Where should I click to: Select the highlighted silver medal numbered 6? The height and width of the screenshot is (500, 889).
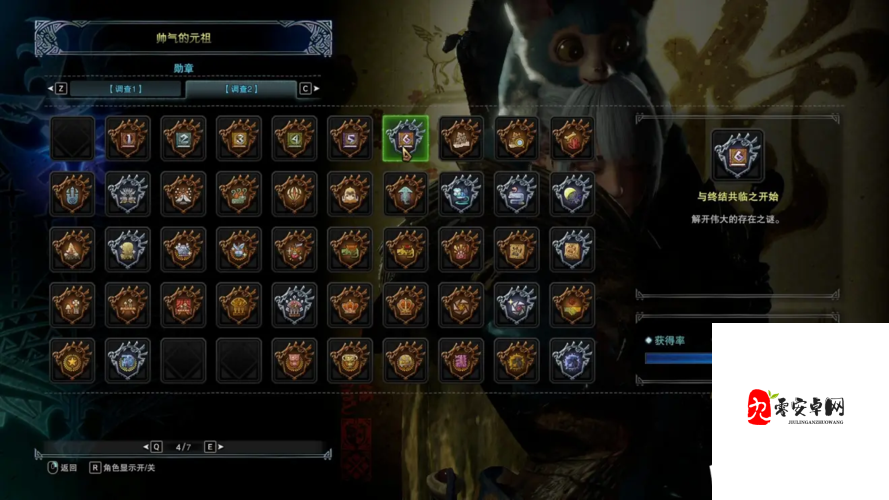click(x=405, y=138)
